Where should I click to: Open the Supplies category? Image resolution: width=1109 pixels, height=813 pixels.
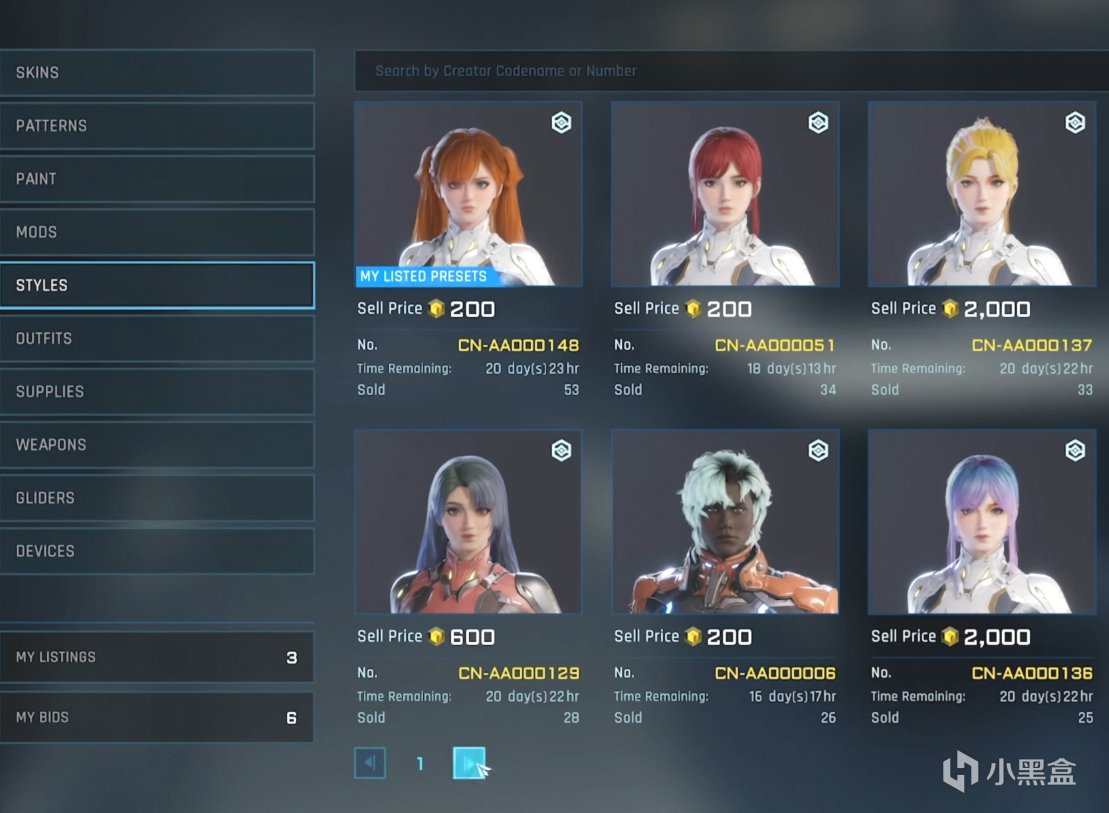pos(156,391)
